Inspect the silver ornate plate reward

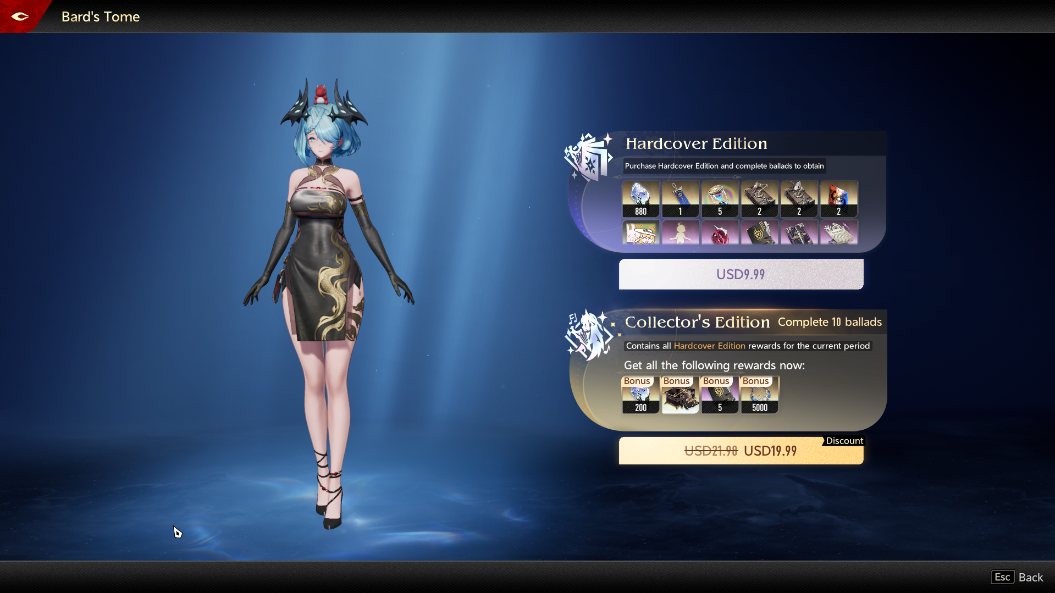[839, 233]
